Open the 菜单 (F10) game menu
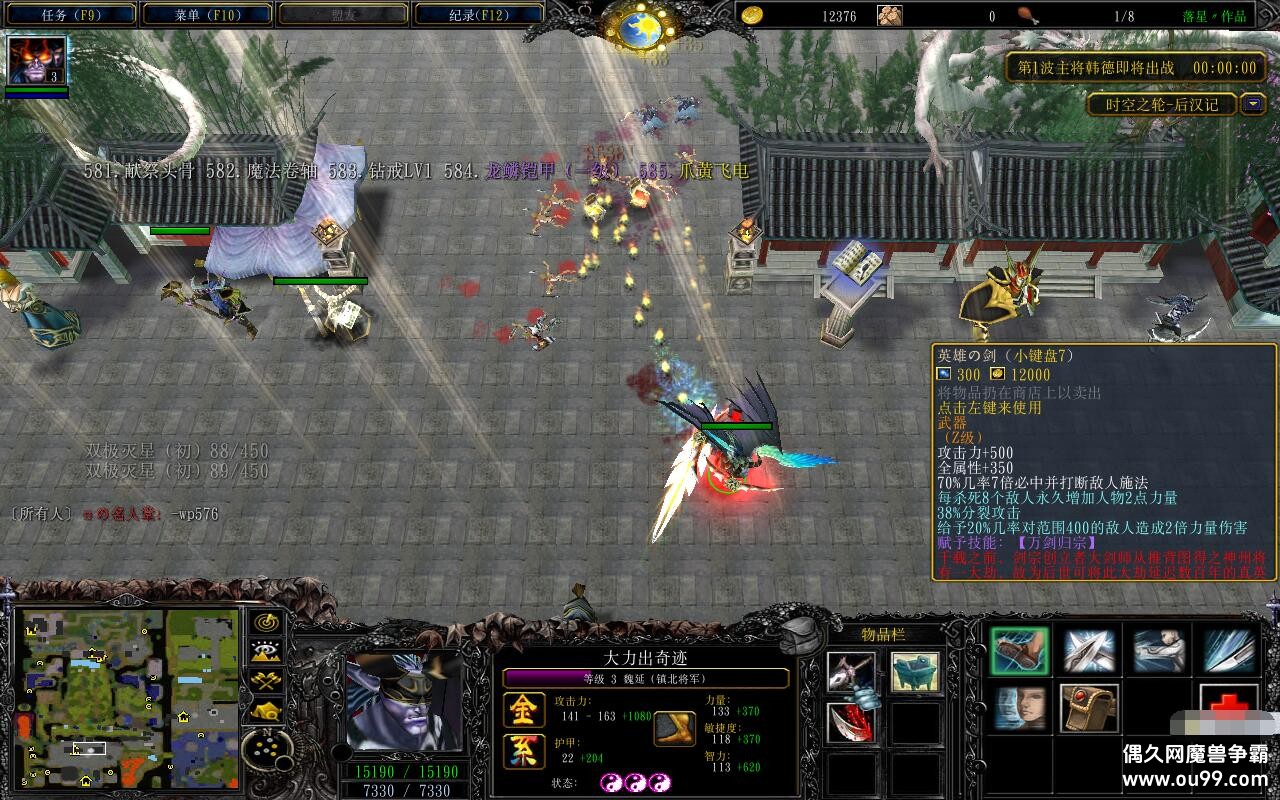The image size is (1280, 800). [x=208, y=15]
